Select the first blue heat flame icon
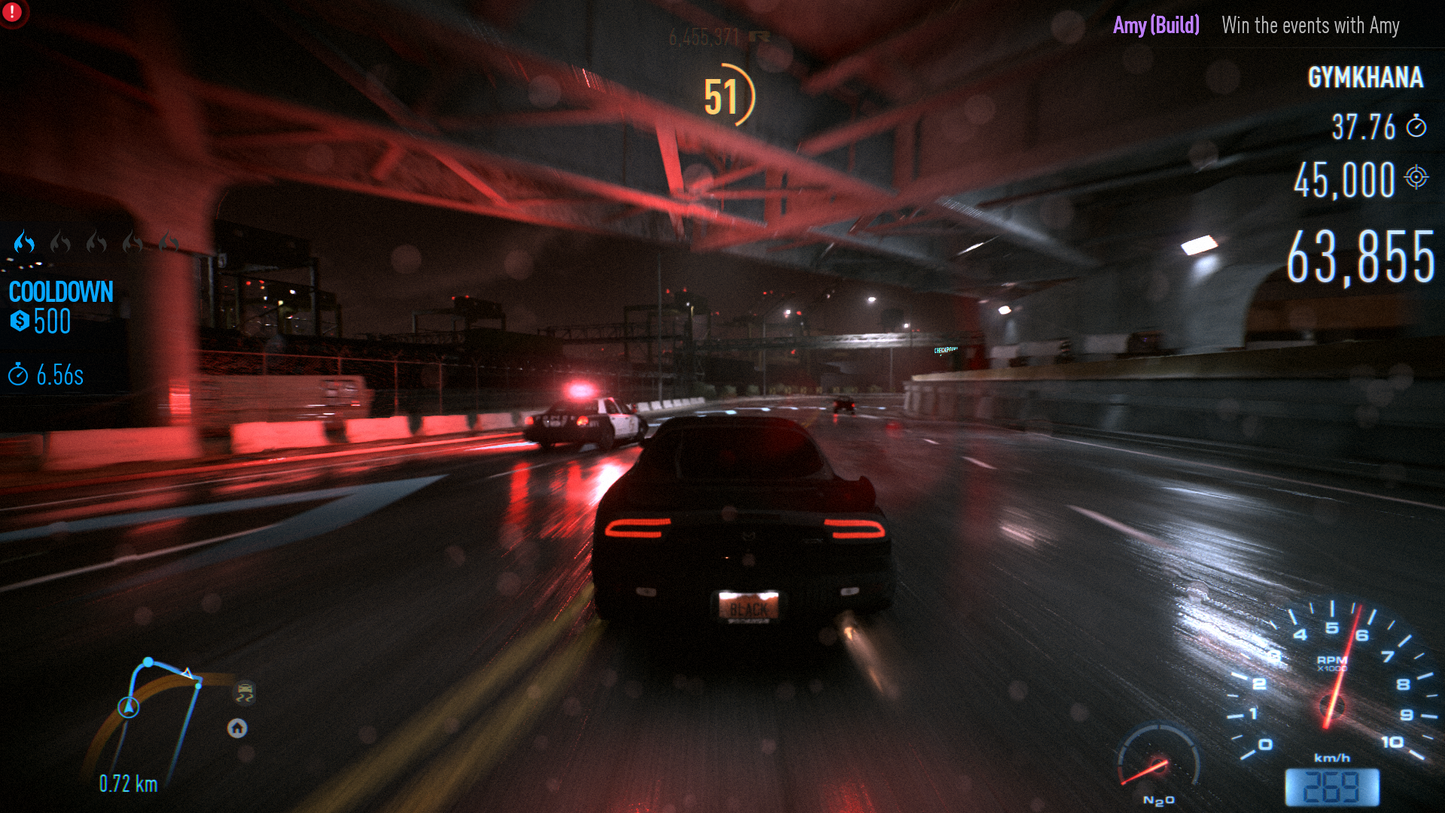 pyautogui.click(x=24, y=243)
